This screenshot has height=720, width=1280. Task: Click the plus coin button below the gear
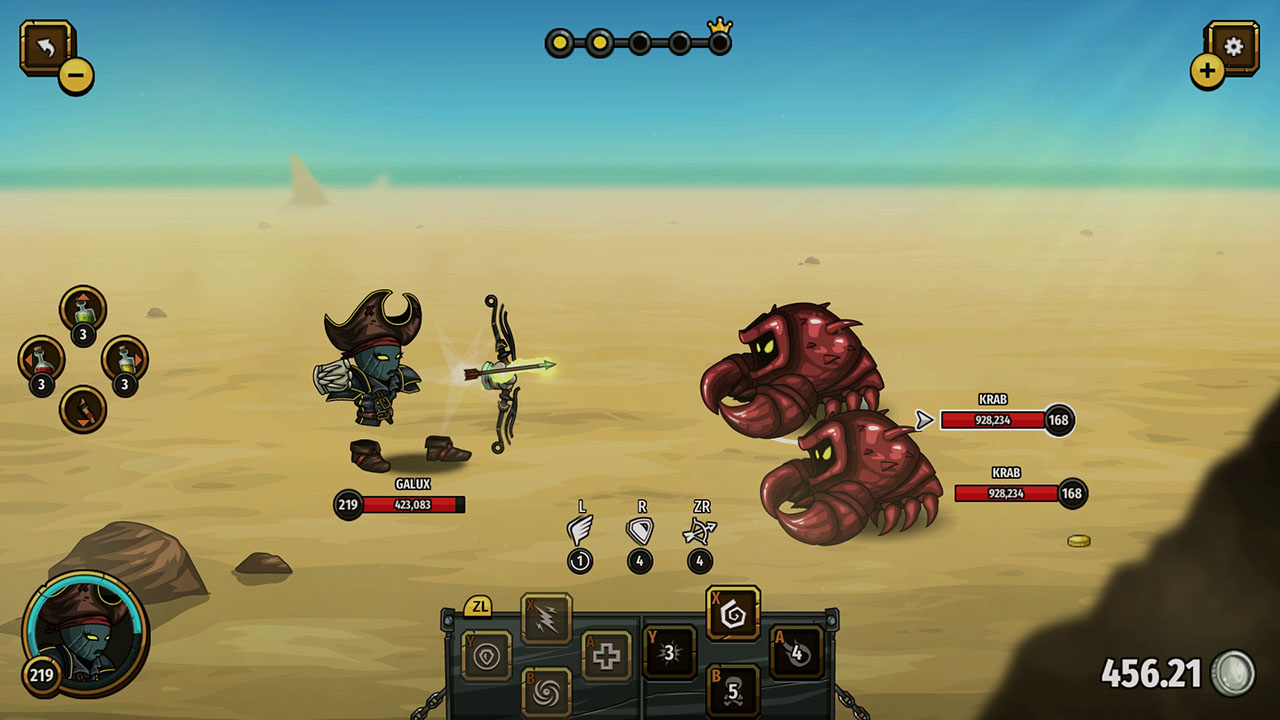click(x=1209, y=71)
